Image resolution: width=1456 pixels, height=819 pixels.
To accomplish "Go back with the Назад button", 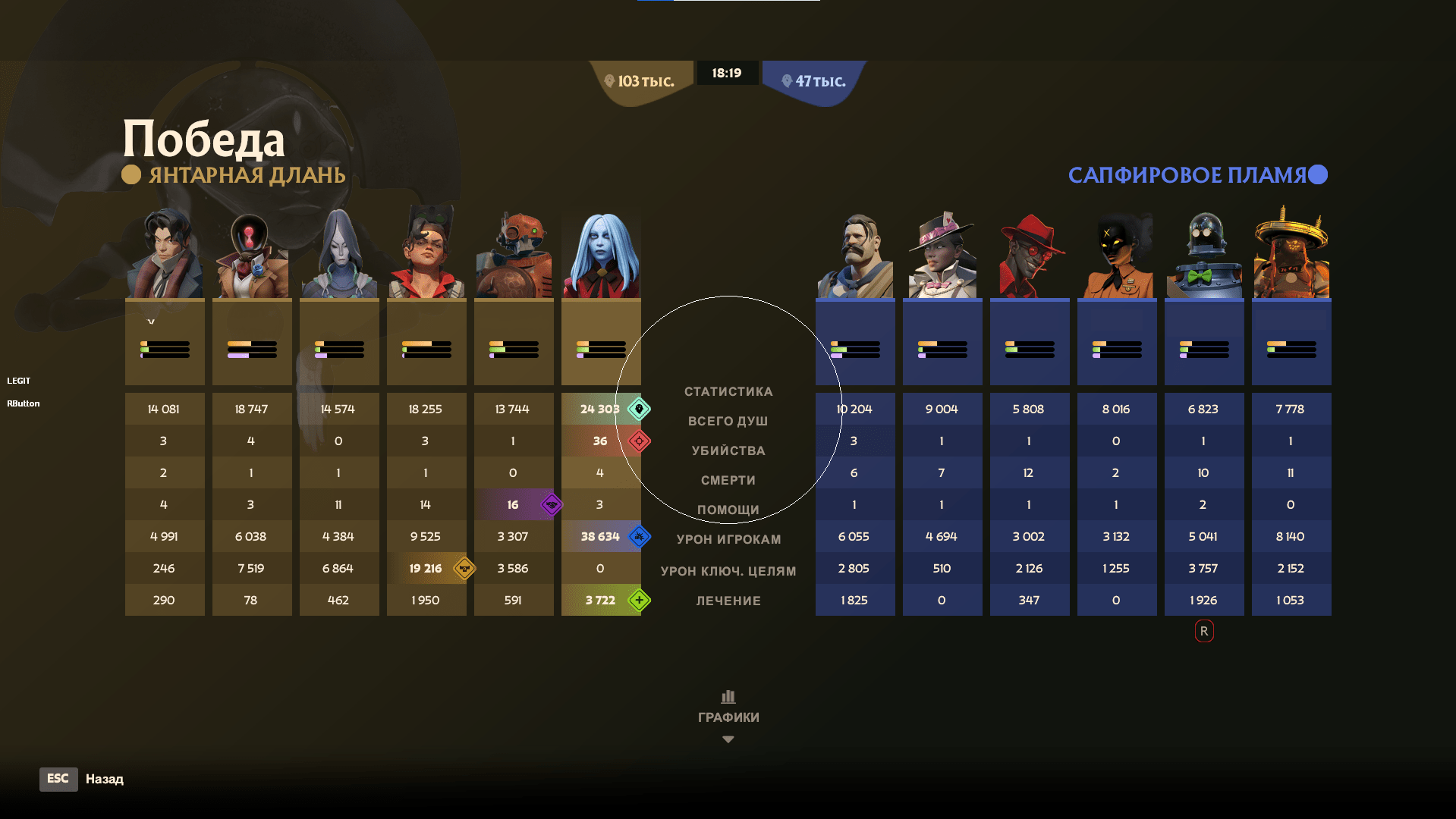I will click(x=104, y=779).
